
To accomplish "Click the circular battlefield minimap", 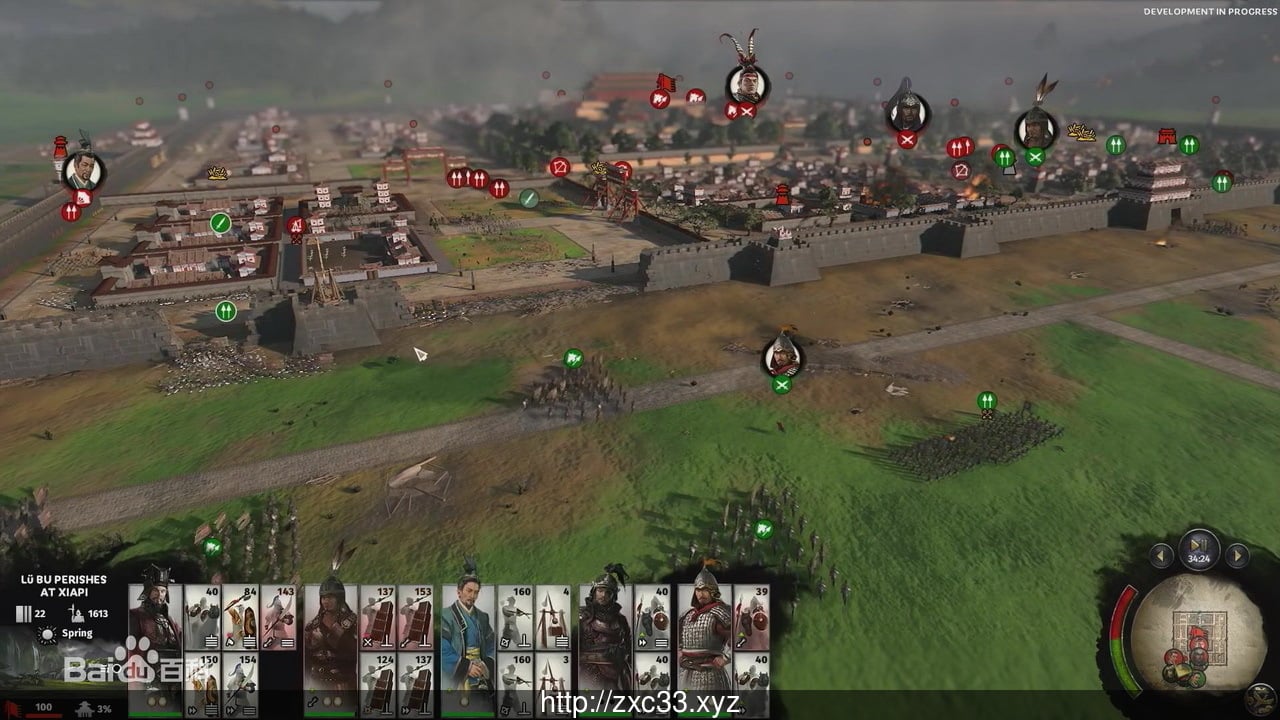I will click(1185, 634).
